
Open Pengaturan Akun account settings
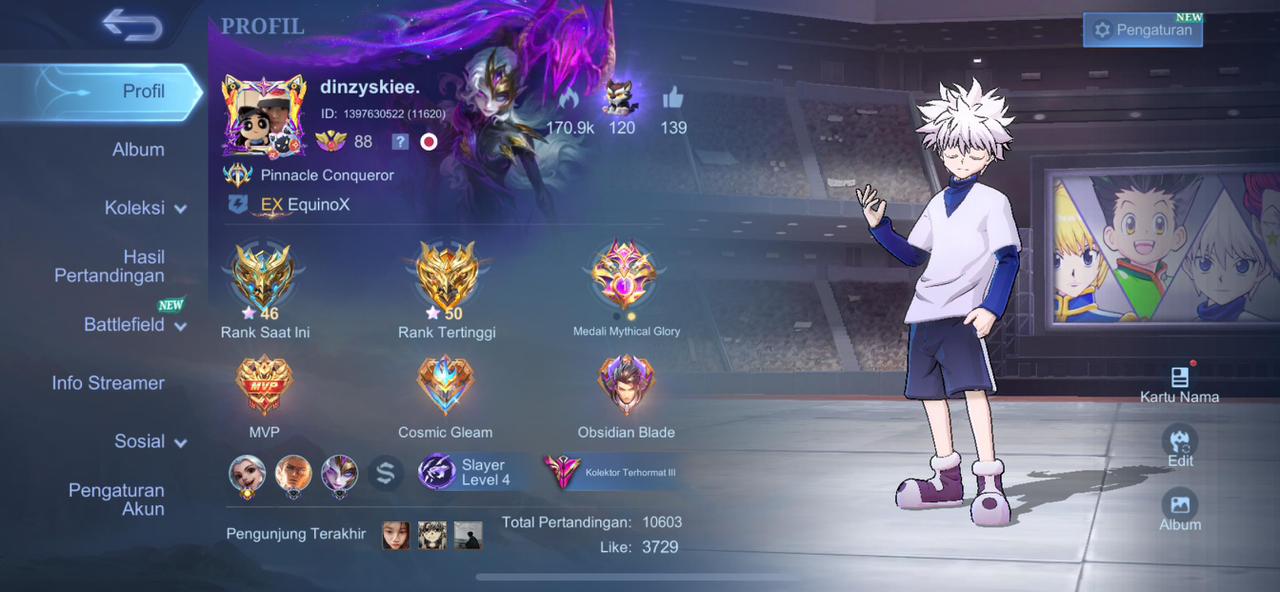(116, 499)
